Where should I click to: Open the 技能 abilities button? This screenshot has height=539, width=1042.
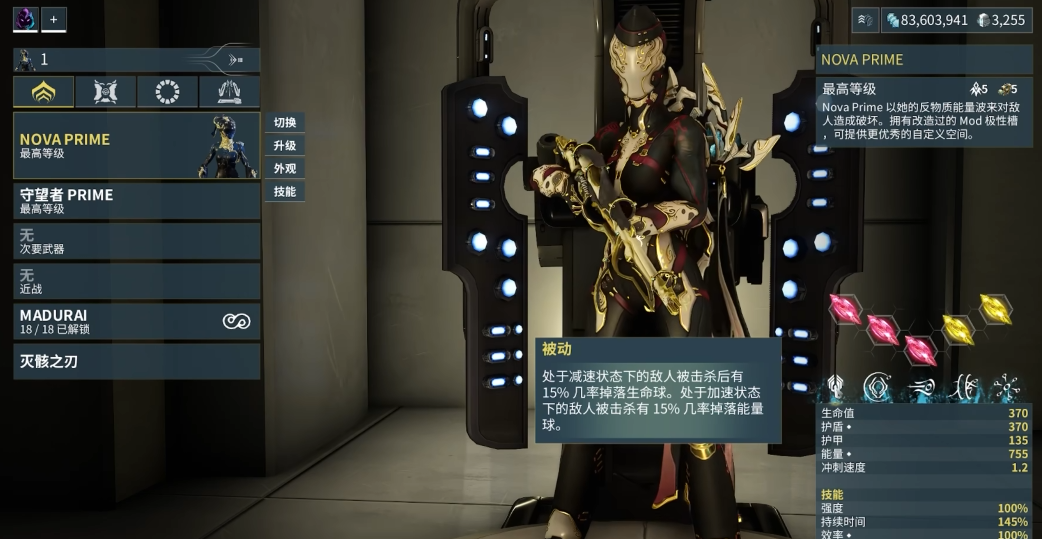coord(285,192)
